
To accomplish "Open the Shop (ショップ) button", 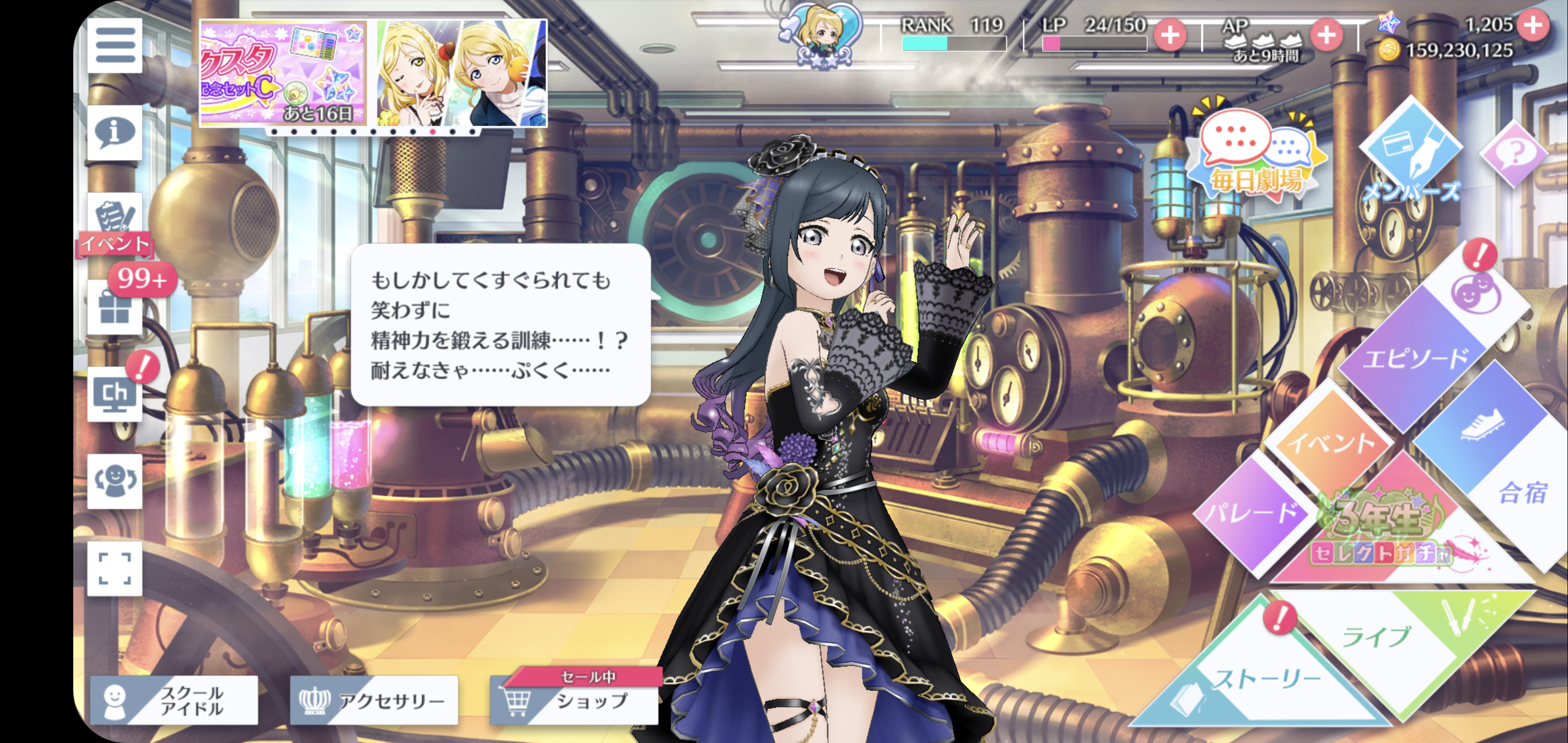I will (575, 700).
